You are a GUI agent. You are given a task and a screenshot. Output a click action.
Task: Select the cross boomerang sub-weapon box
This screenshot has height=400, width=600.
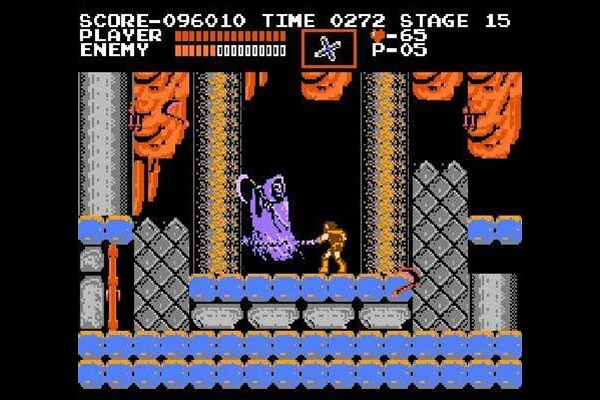click(x=329, y=47)
